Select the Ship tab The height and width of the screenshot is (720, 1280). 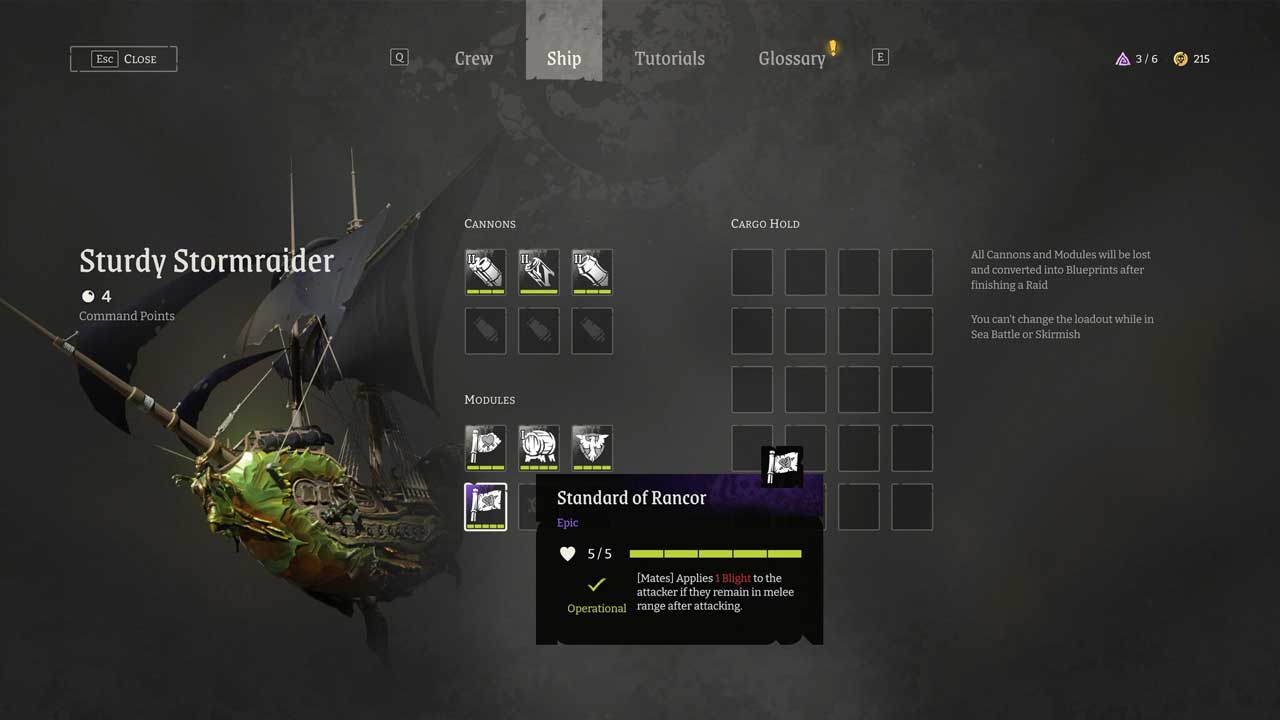[564, 59]
